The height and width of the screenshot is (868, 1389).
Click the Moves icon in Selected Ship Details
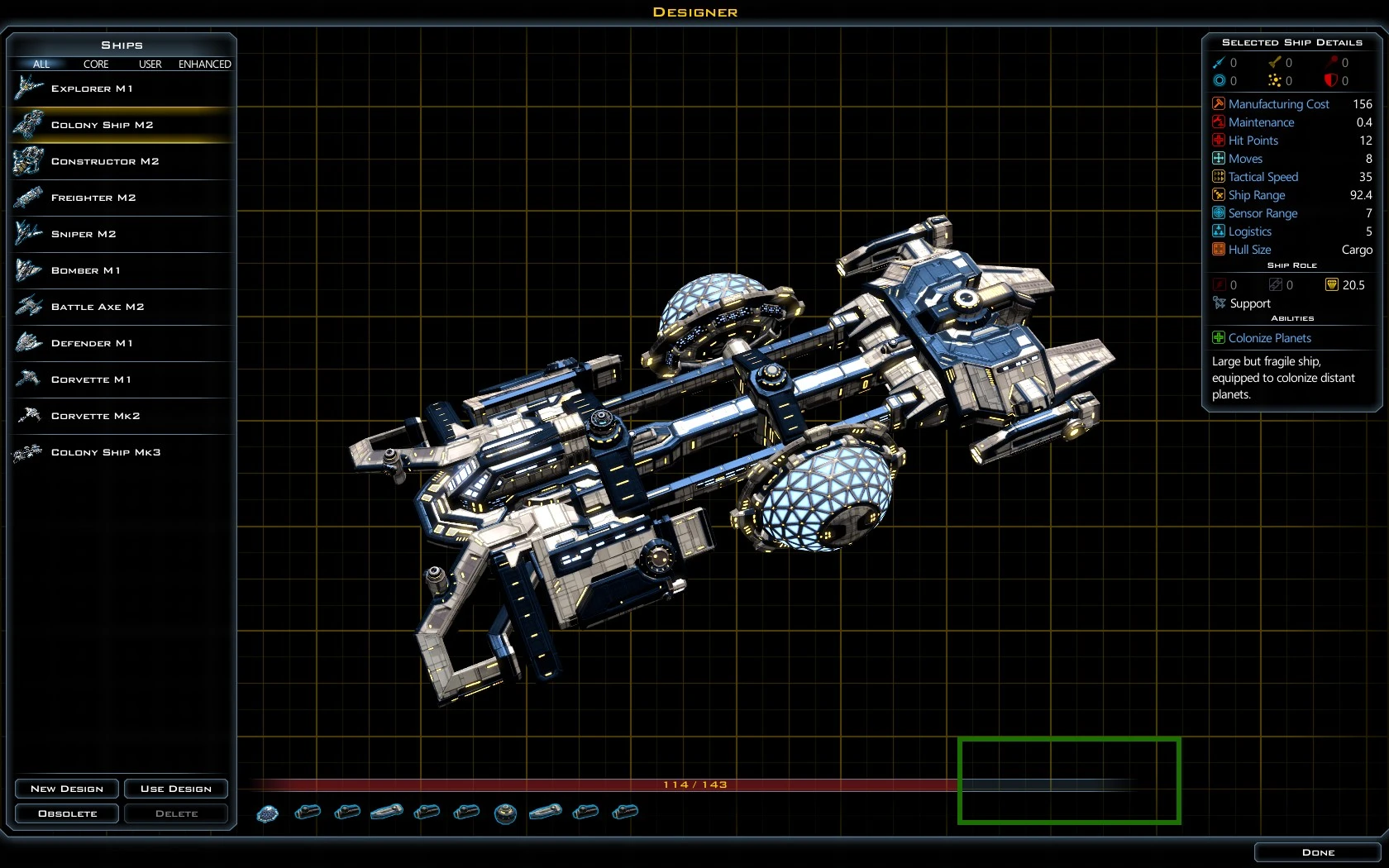pos(1219,159)
